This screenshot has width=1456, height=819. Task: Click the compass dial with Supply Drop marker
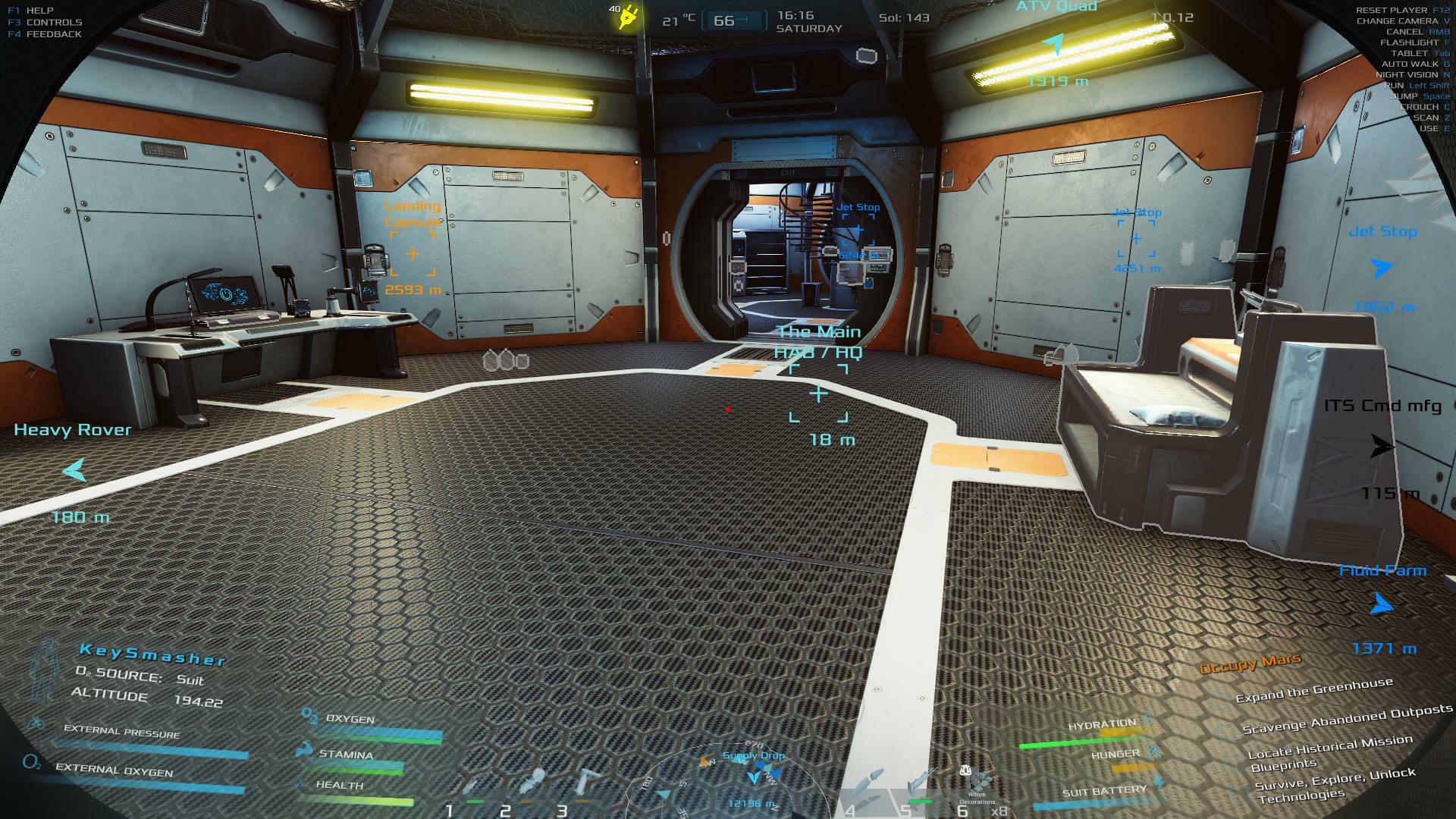(751, 781)
